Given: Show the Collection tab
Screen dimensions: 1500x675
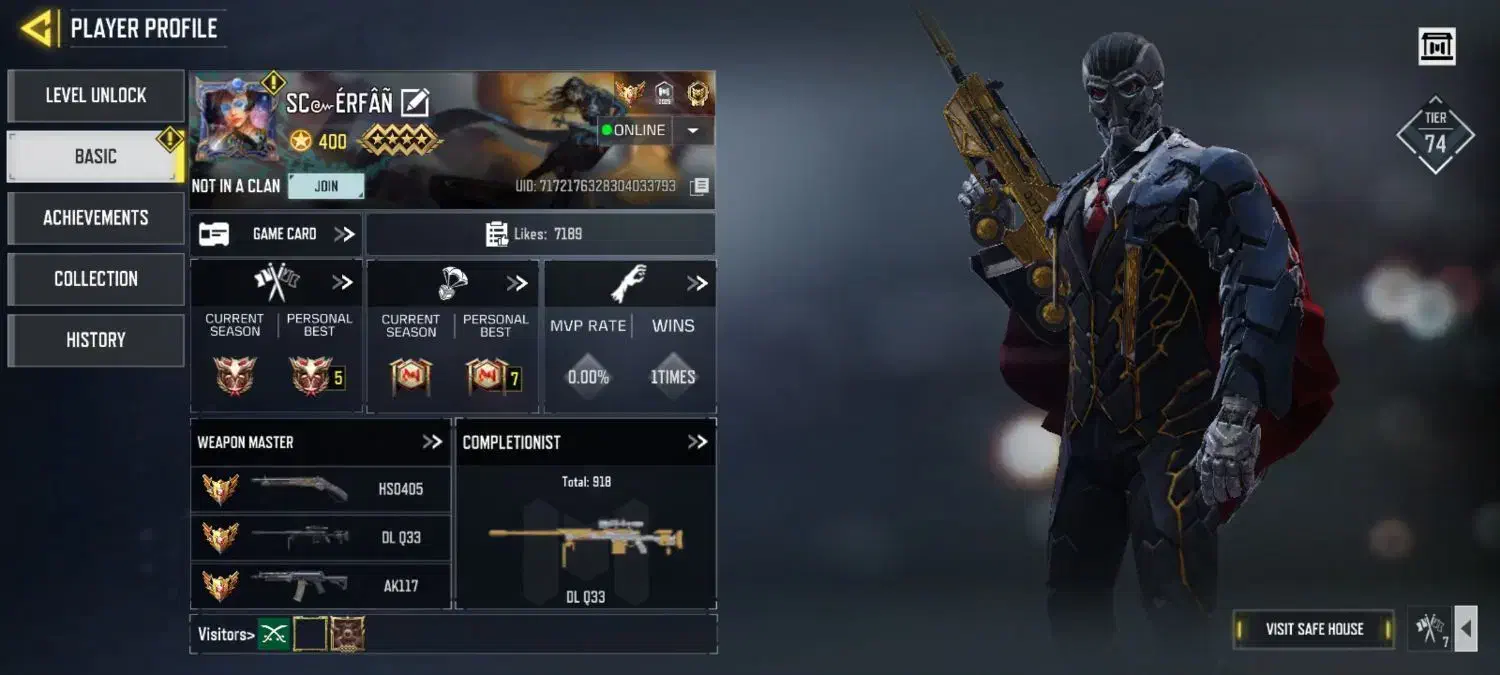Looking at the screenshot, I should point(96,279).
